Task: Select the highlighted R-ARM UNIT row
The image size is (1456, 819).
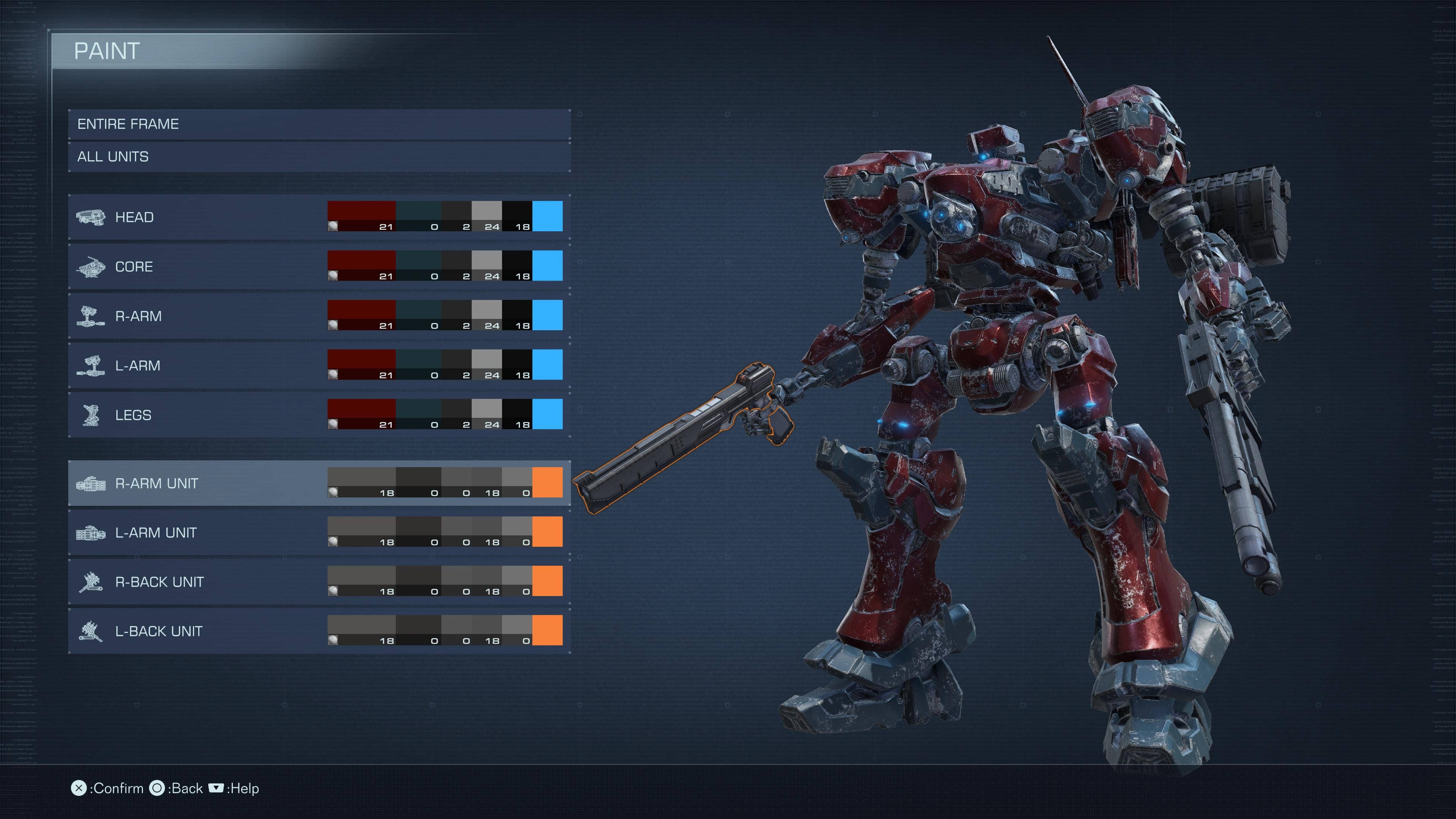Action: pos(198,483)
